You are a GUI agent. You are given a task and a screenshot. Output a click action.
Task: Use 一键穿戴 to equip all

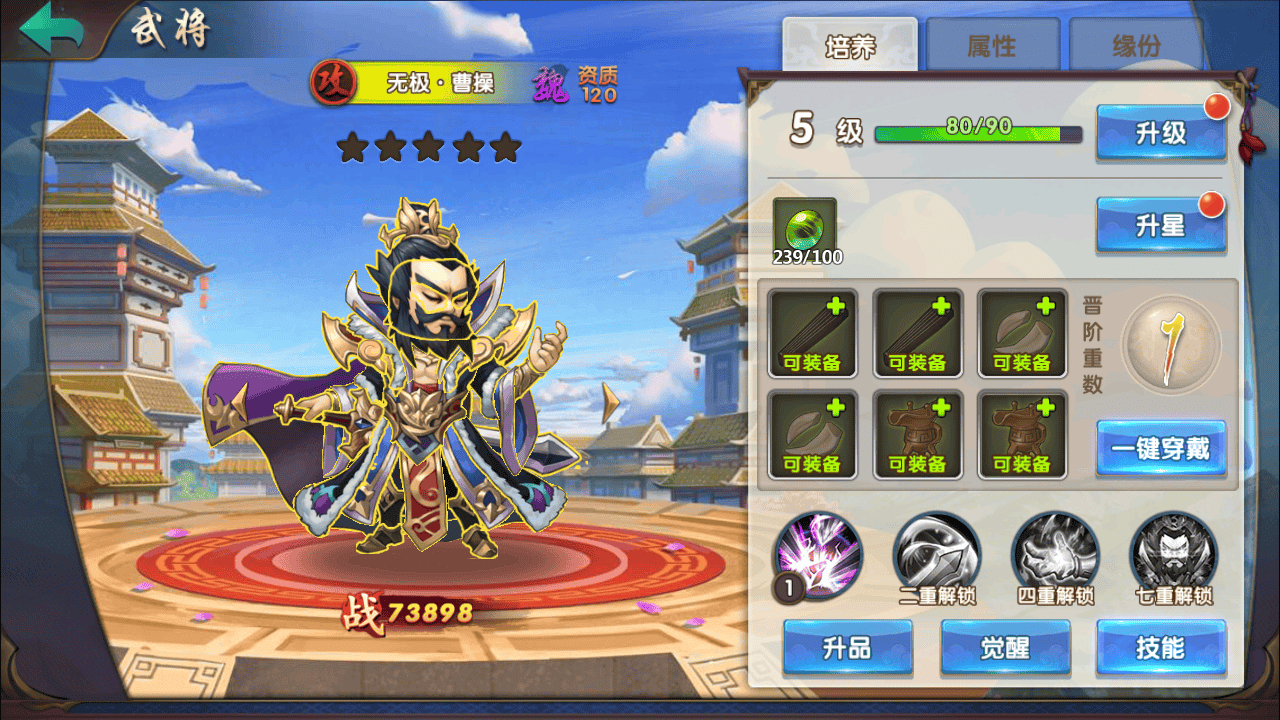1161,448
